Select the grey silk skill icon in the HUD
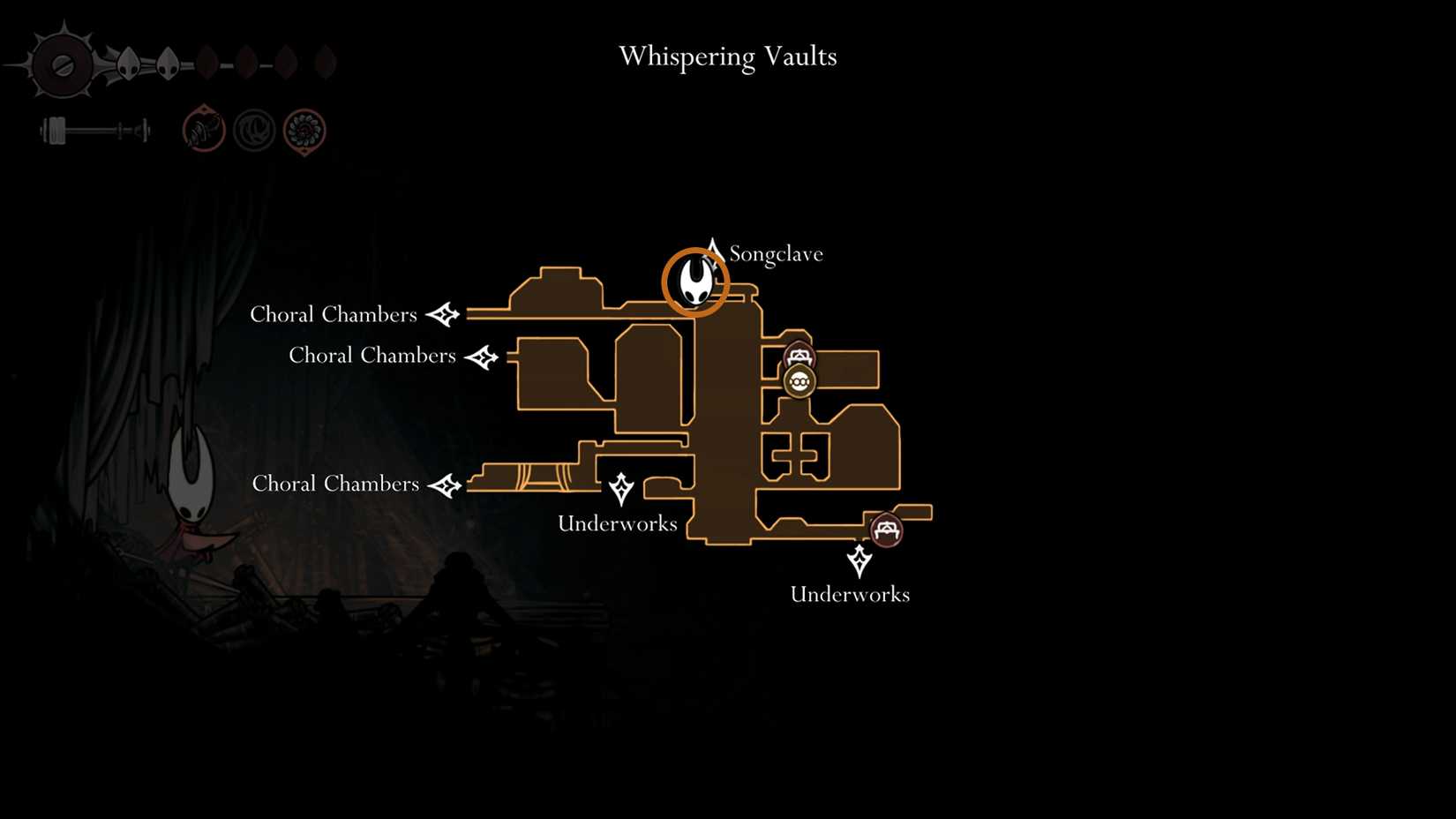Image resolution: width=1456 pixels, height=819 pixels. 254,131
